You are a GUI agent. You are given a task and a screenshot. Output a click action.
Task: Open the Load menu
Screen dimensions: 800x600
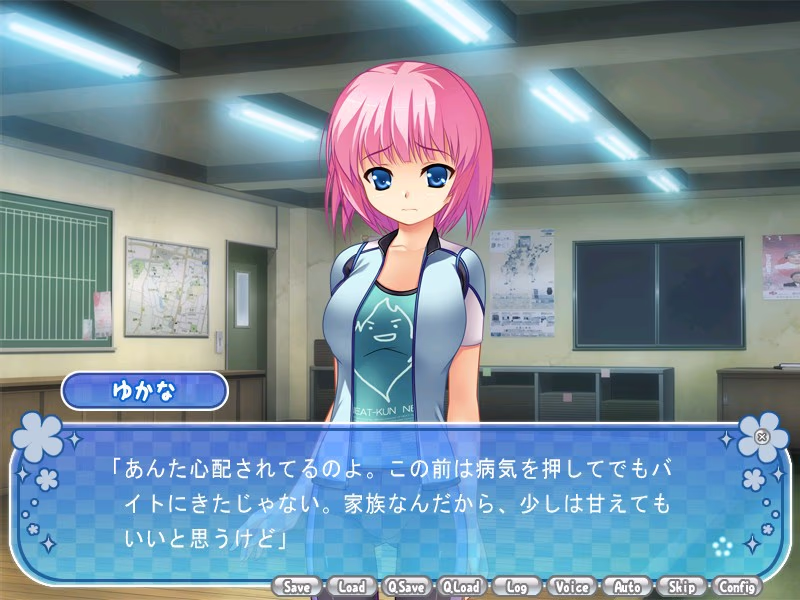point(351,587)
